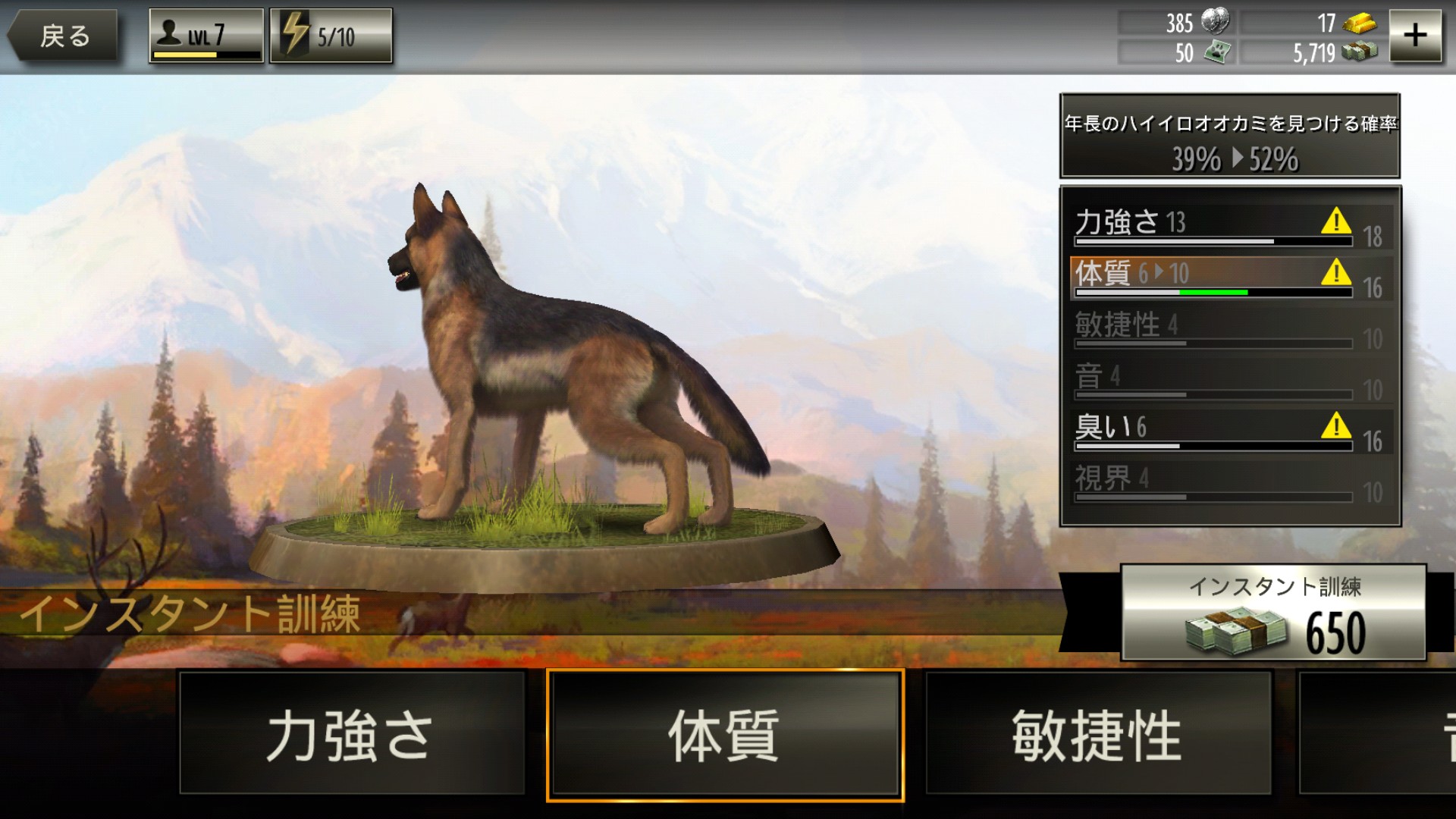Image resolution: width=1456 pixels, height=819 pixels.
Task: Select the 力強さ training tab
Action: 352,733
